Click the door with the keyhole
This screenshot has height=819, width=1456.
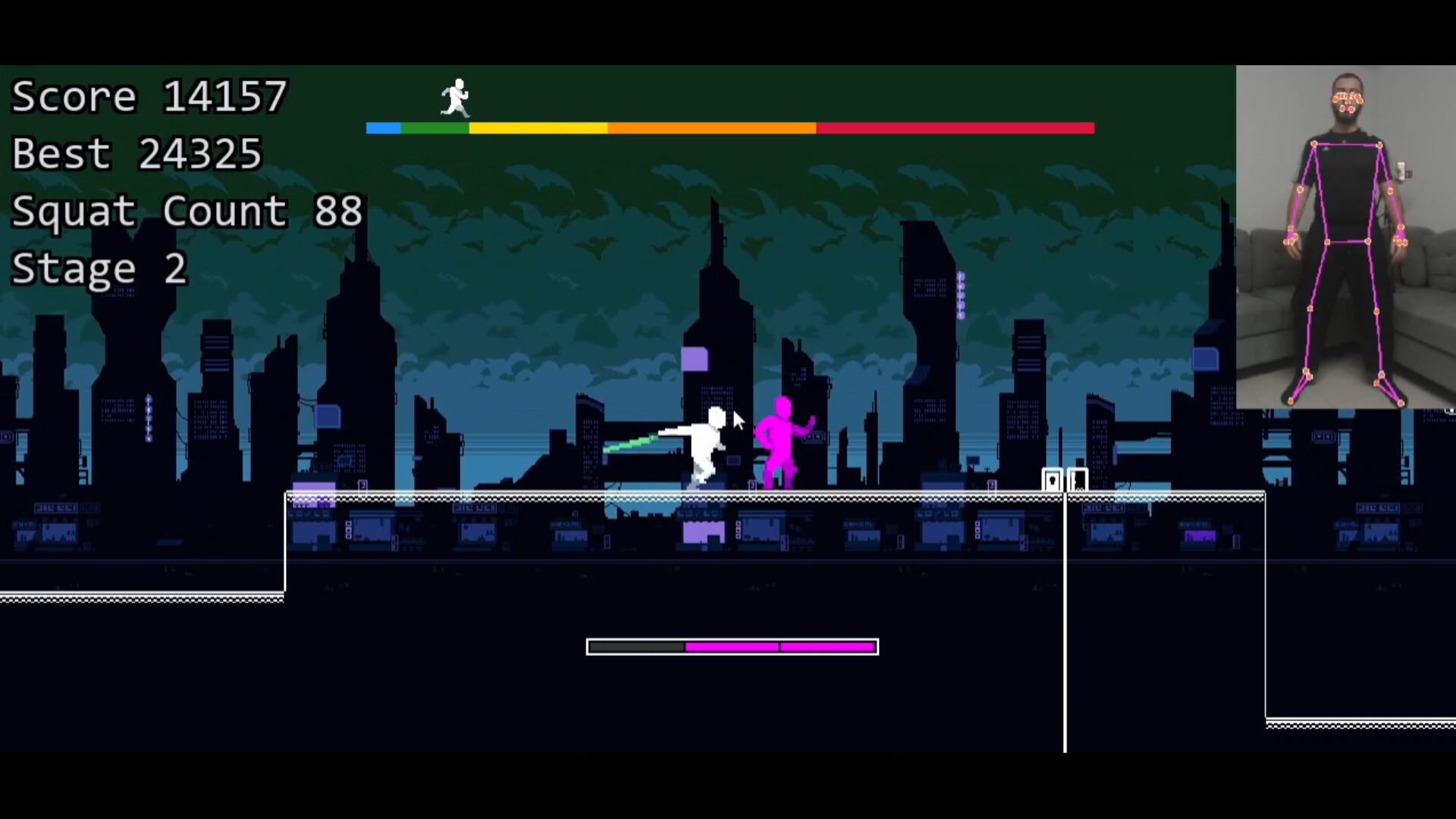click(1053, 480)
